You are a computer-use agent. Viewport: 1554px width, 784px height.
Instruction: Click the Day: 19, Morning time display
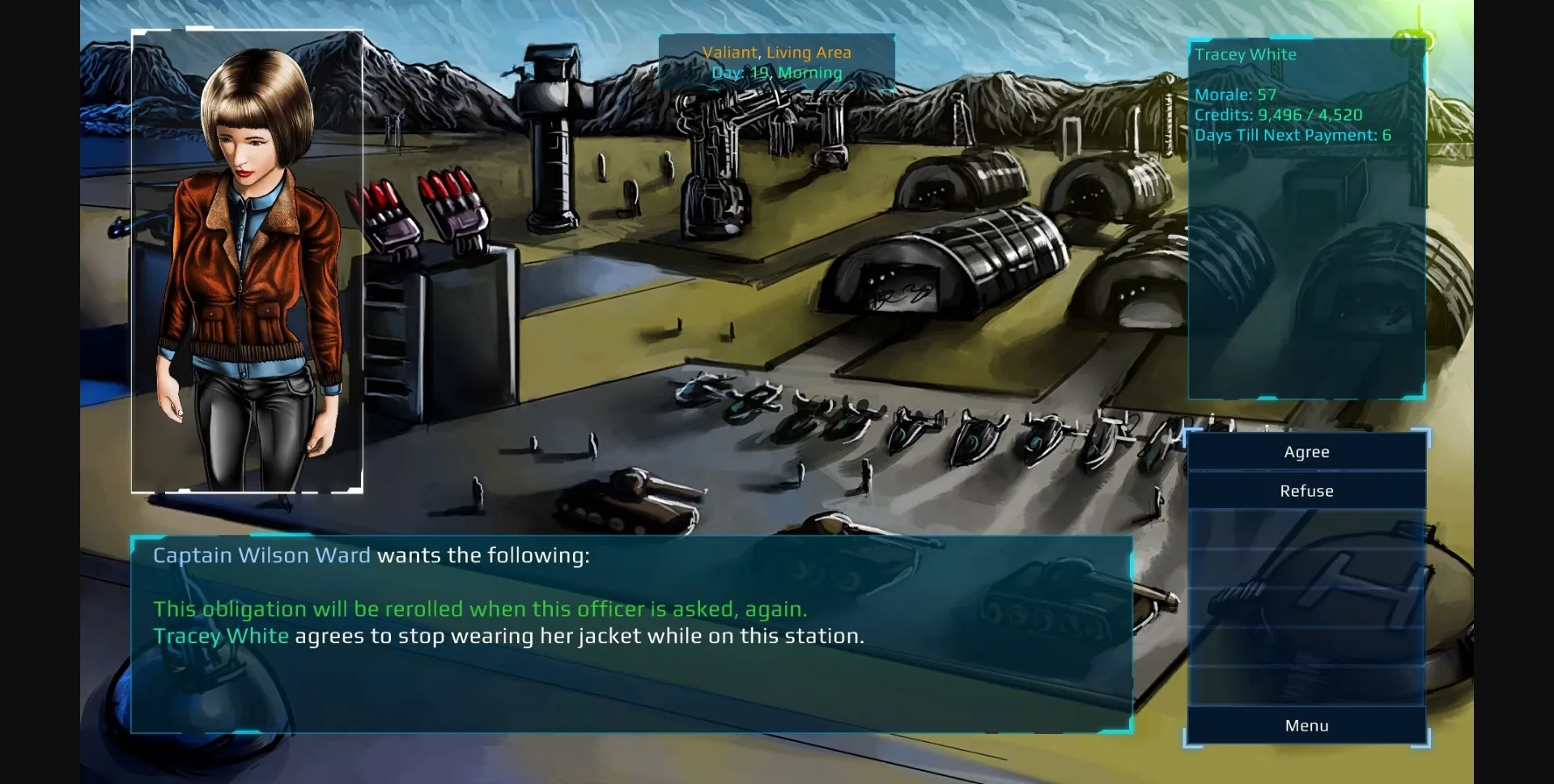point(777,72)
